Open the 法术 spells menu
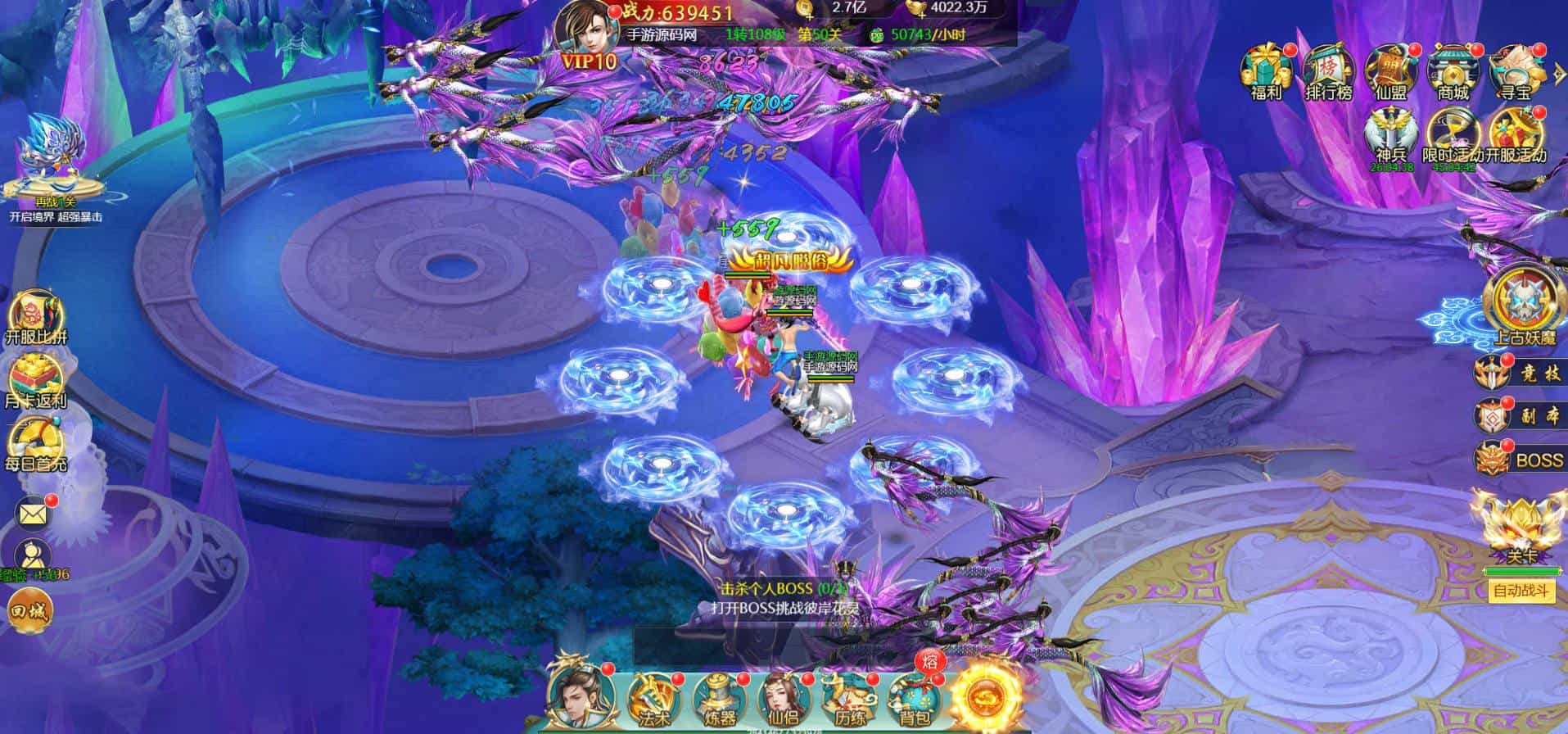This screenshot has height=734, width=1568. coord(653,699)
